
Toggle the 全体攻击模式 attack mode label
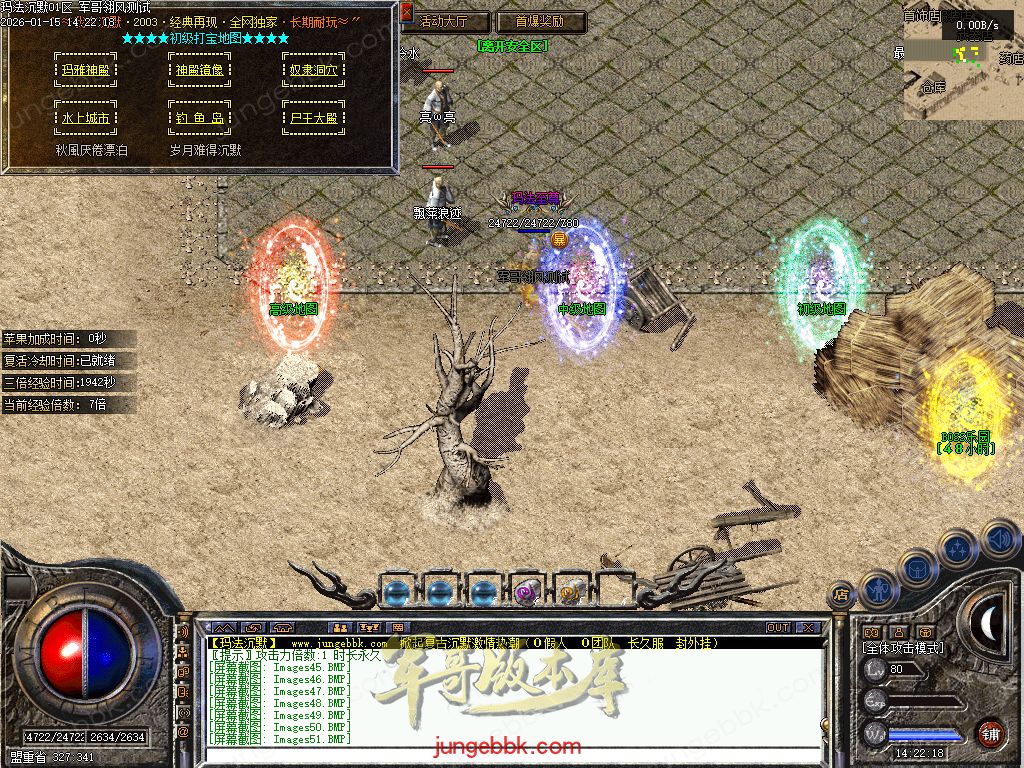point(902,648)
